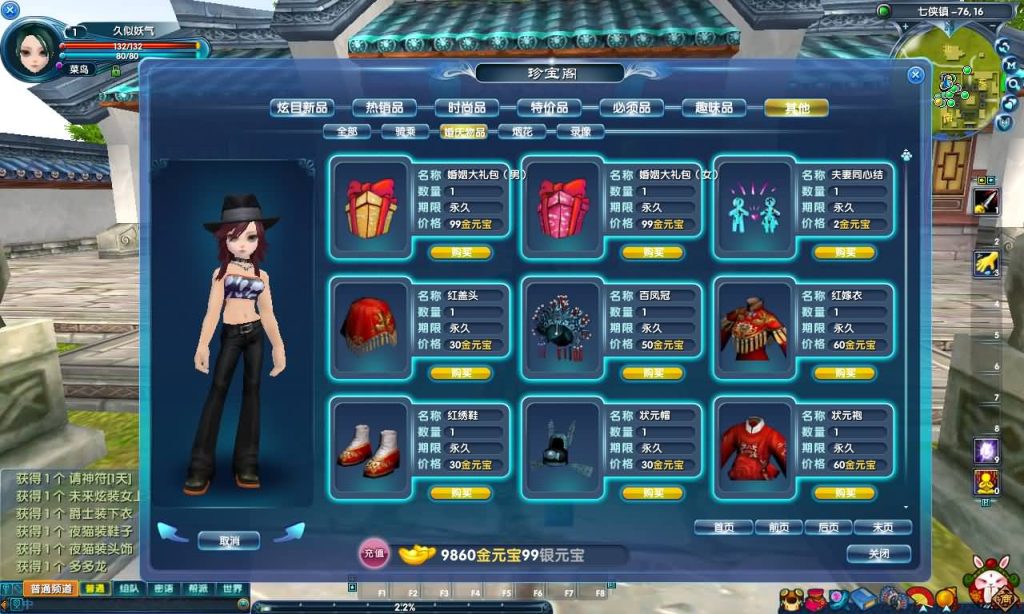The width and height of the screenshot is (1024, 614).
Task: Select the 红绣鞋 red shoes icon
Action: [368, 443]
